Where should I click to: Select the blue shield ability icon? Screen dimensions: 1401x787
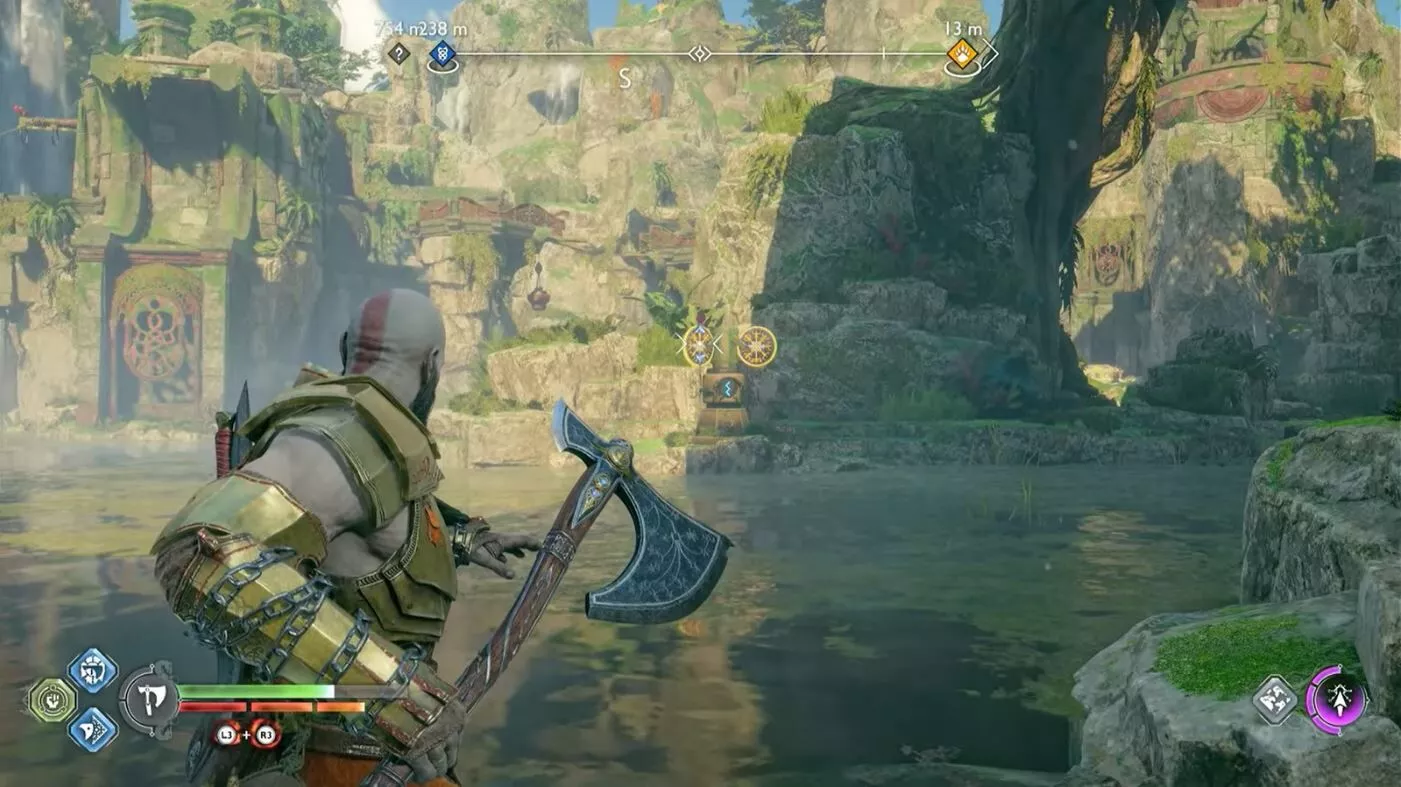(x=92, y=672)
